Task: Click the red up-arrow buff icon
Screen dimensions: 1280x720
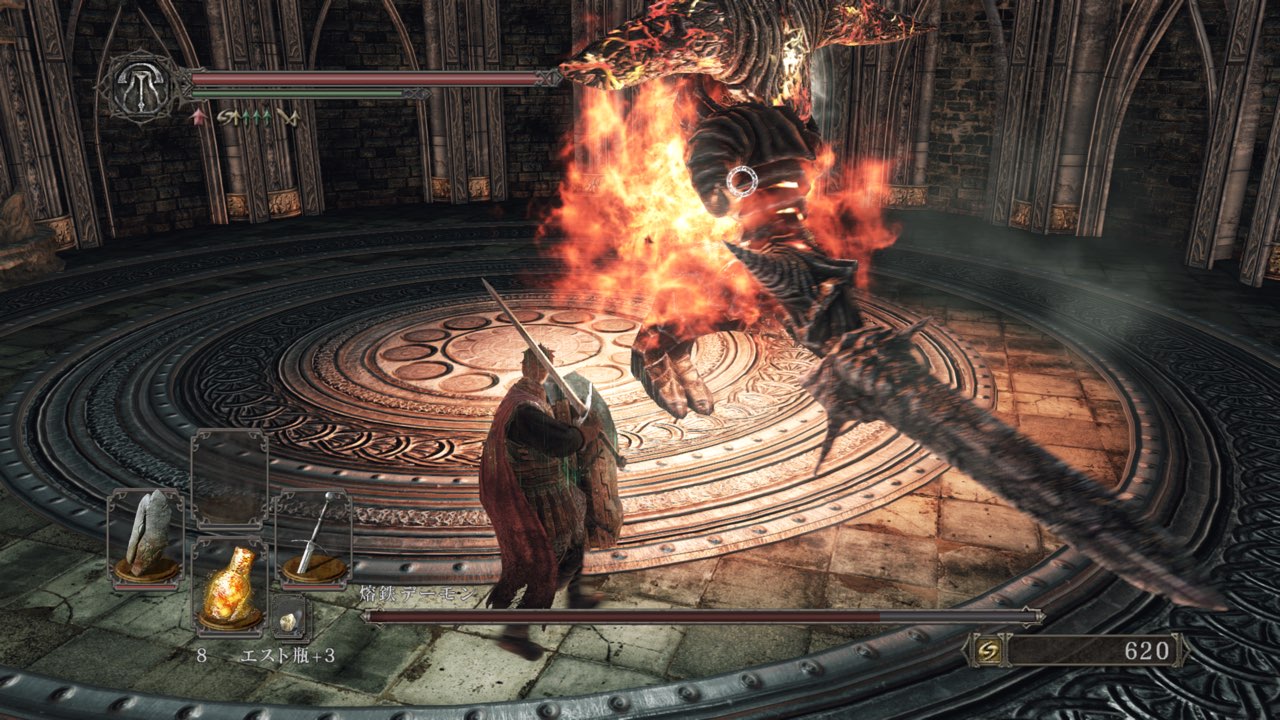Action: pos(198,118)
